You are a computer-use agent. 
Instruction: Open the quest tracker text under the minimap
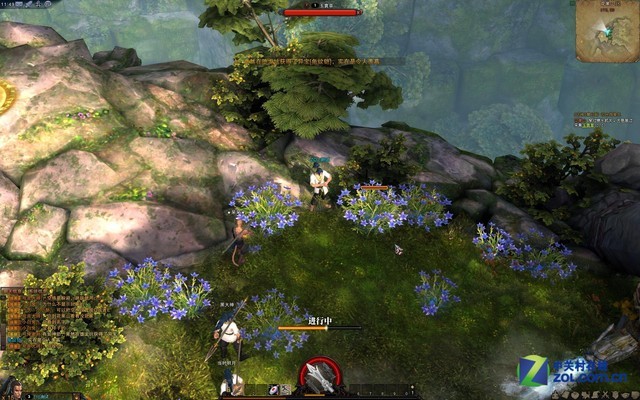tap(603, 120)
